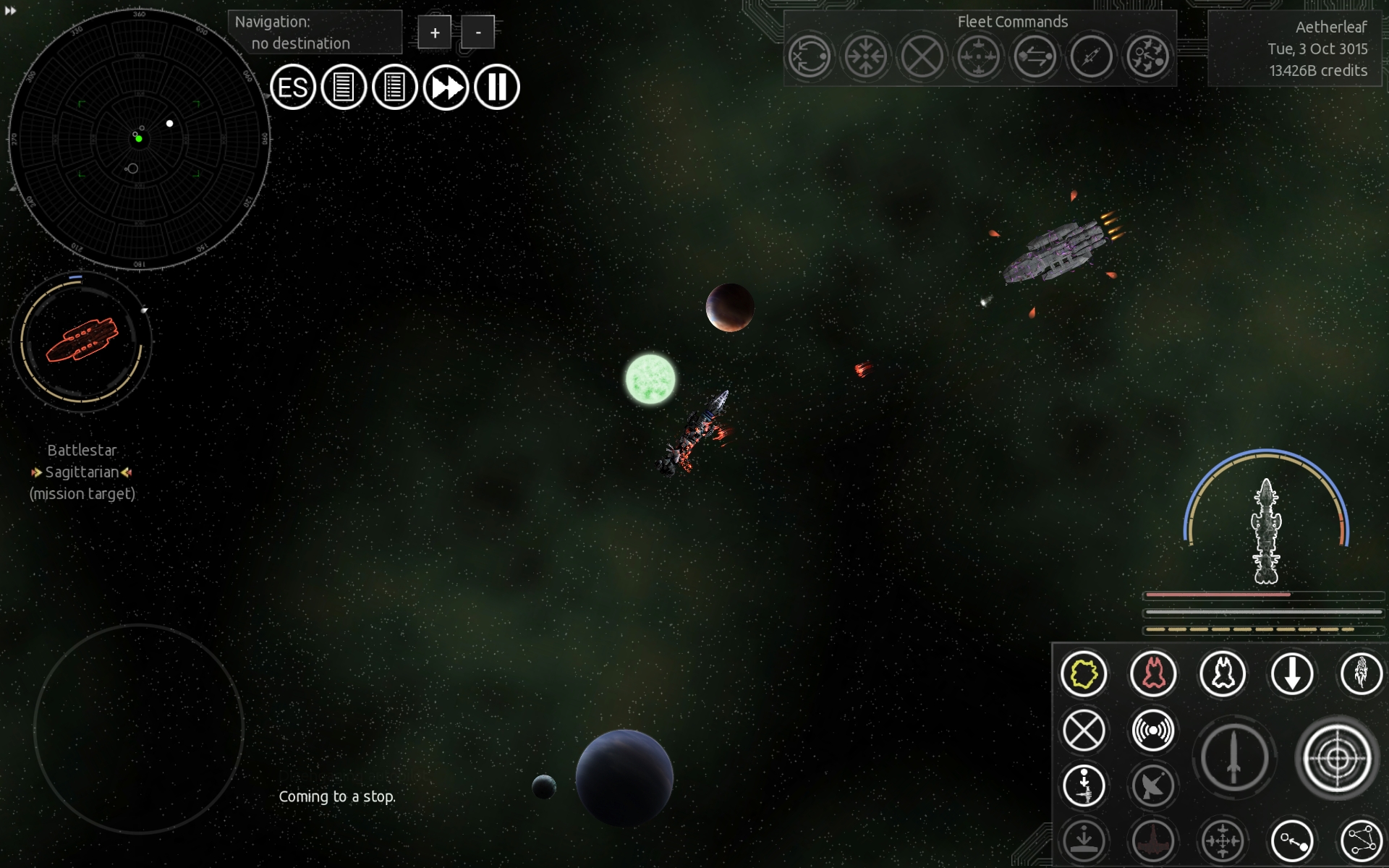Tap the white ship outline target icon
The image size is (1389, 868).
1223,674
